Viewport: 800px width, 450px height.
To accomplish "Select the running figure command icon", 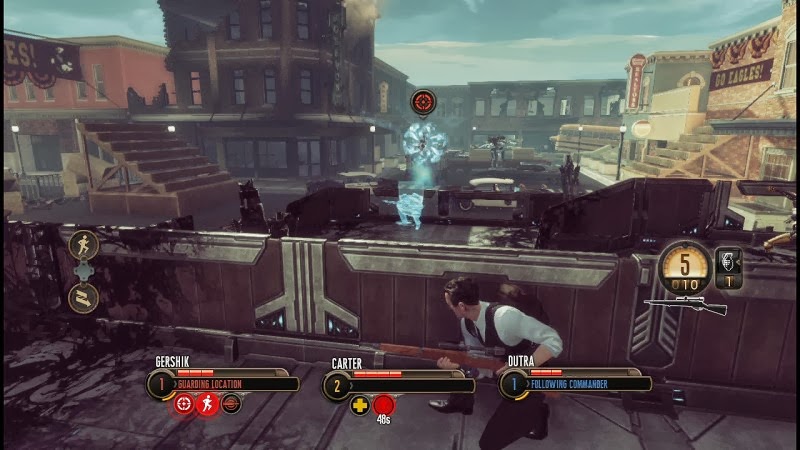I will tap(82, 246).
